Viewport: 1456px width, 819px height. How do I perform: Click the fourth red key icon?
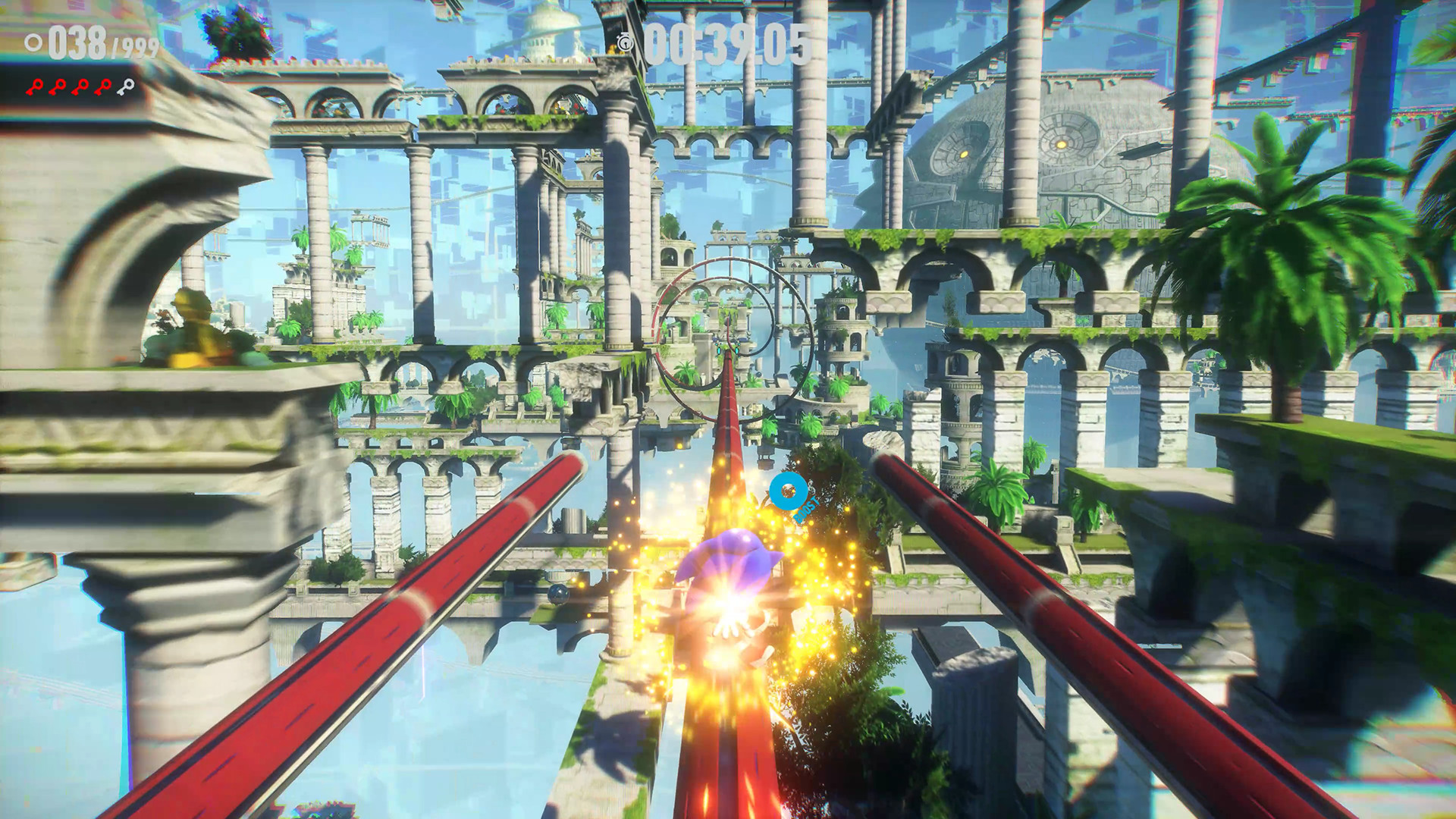click(x=102, y=87)
